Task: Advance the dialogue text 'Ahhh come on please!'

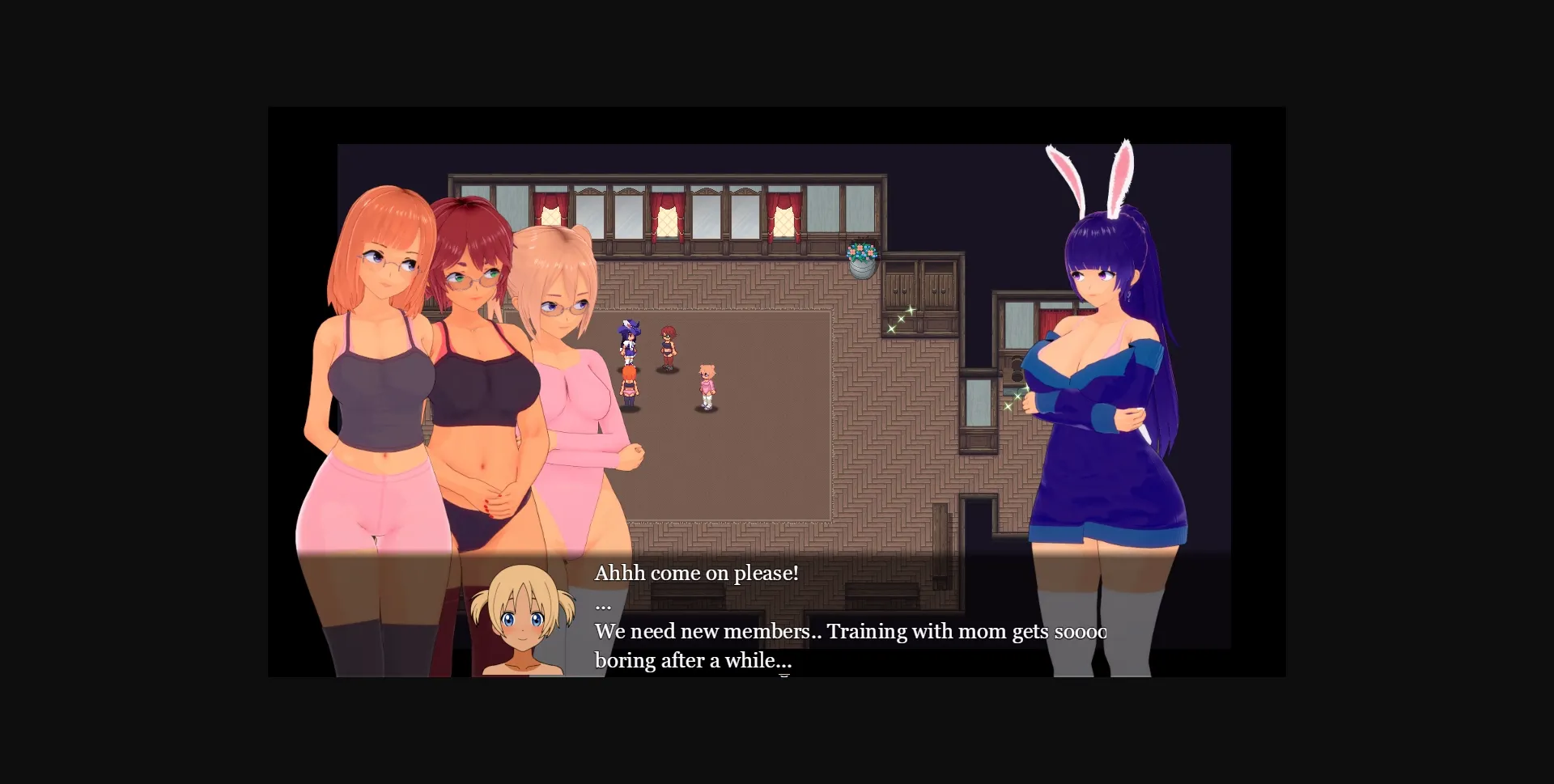Action: coord(696,573)
